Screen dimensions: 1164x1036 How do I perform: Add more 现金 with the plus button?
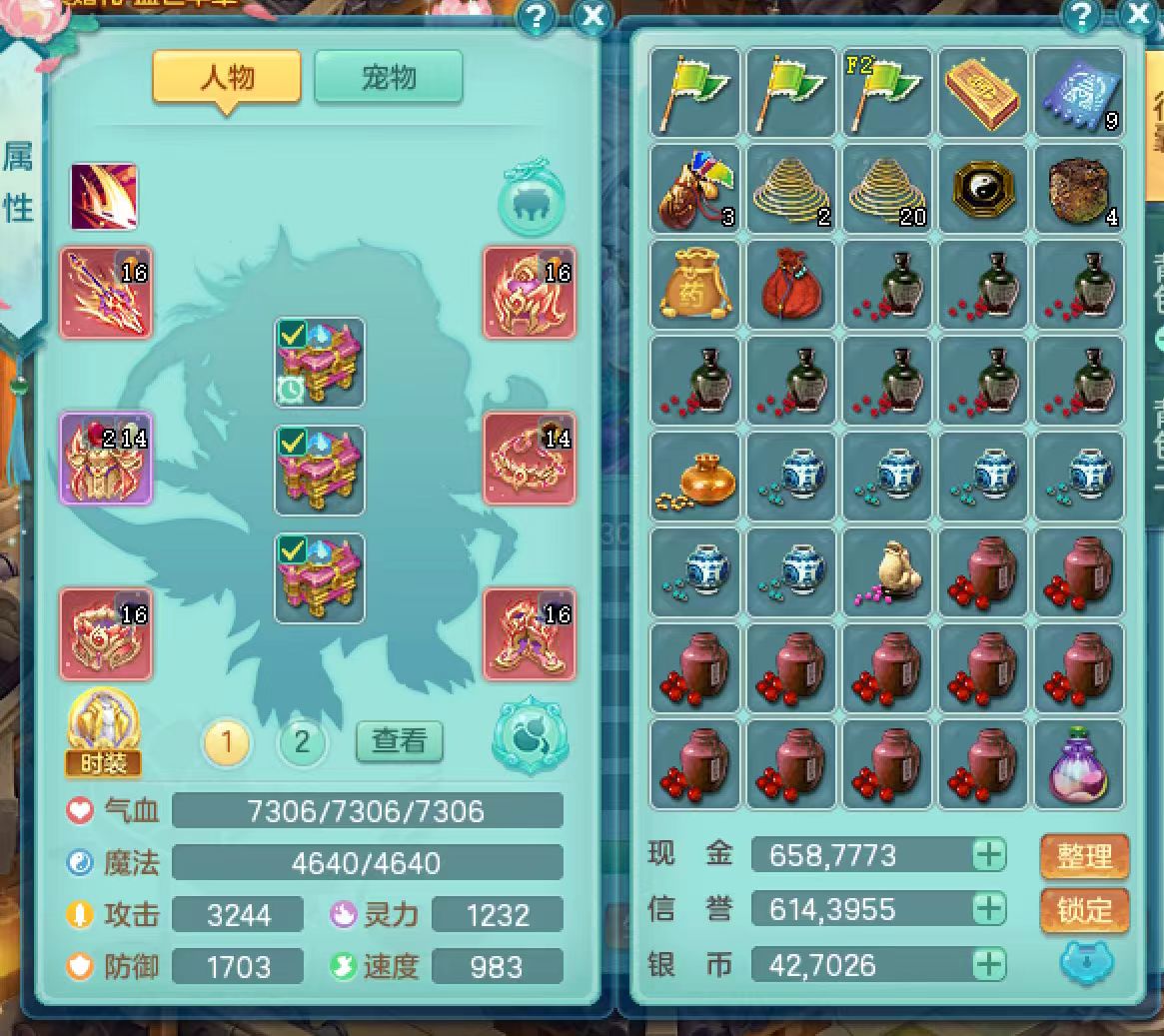[989, 855]
